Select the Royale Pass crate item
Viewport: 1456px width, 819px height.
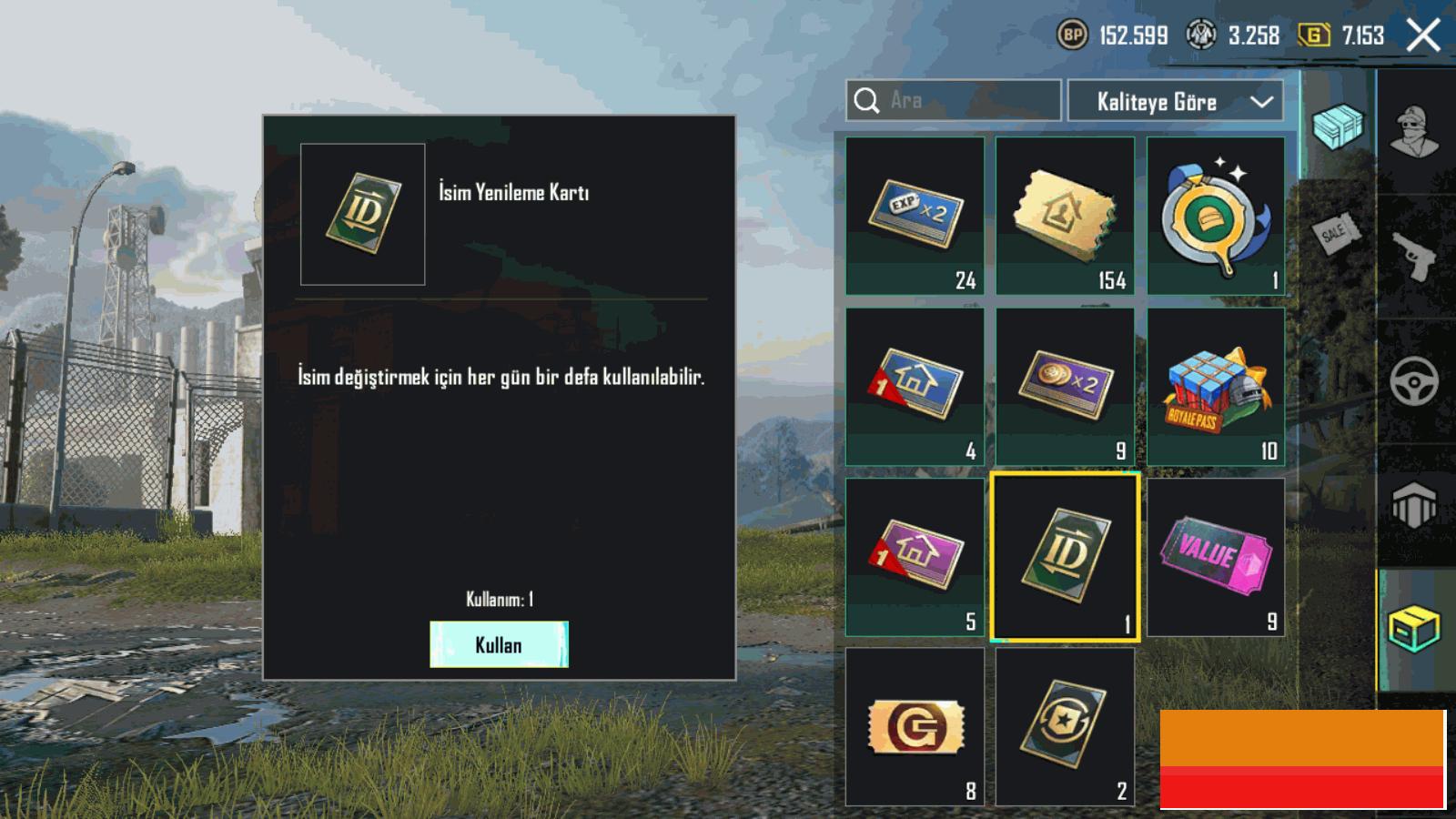[x=1215, y=387]
